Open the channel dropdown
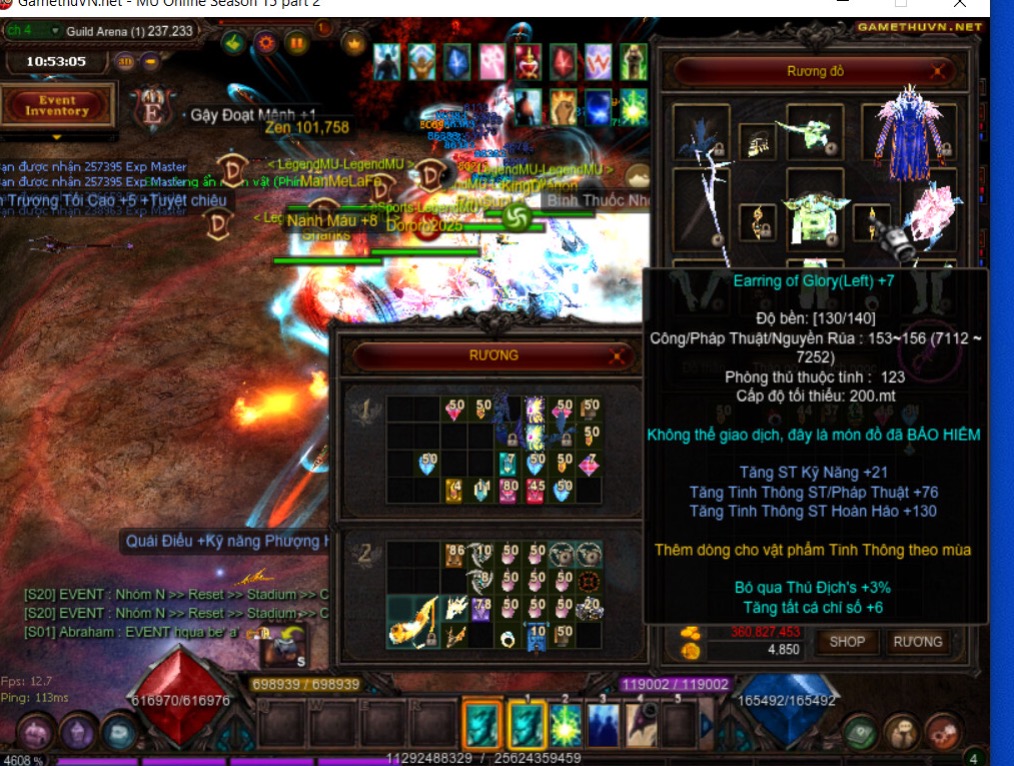The height and width of the screenshot is (766, 1014). 54,31
